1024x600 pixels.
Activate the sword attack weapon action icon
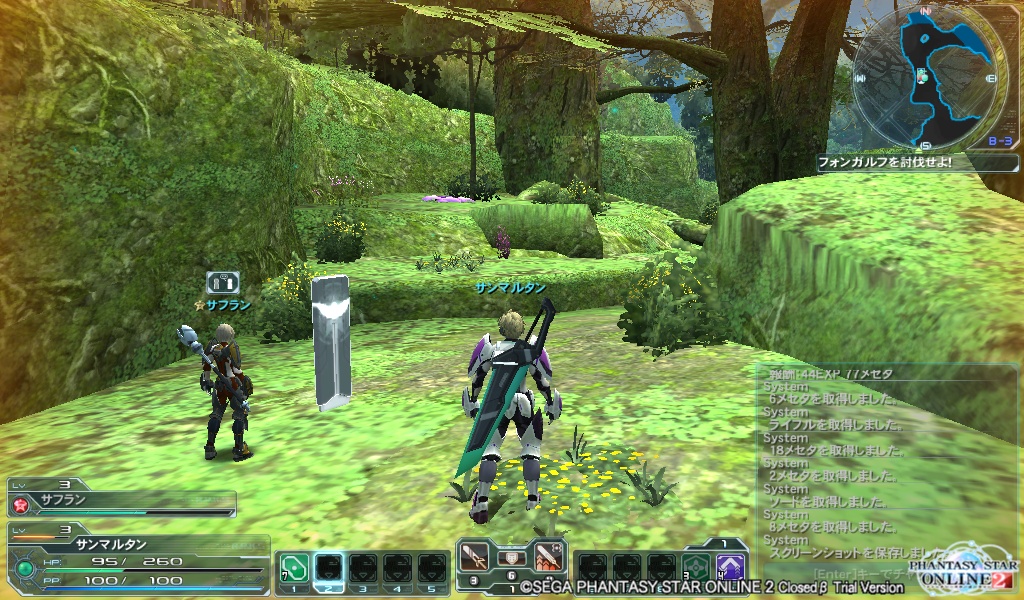point(473,556)
